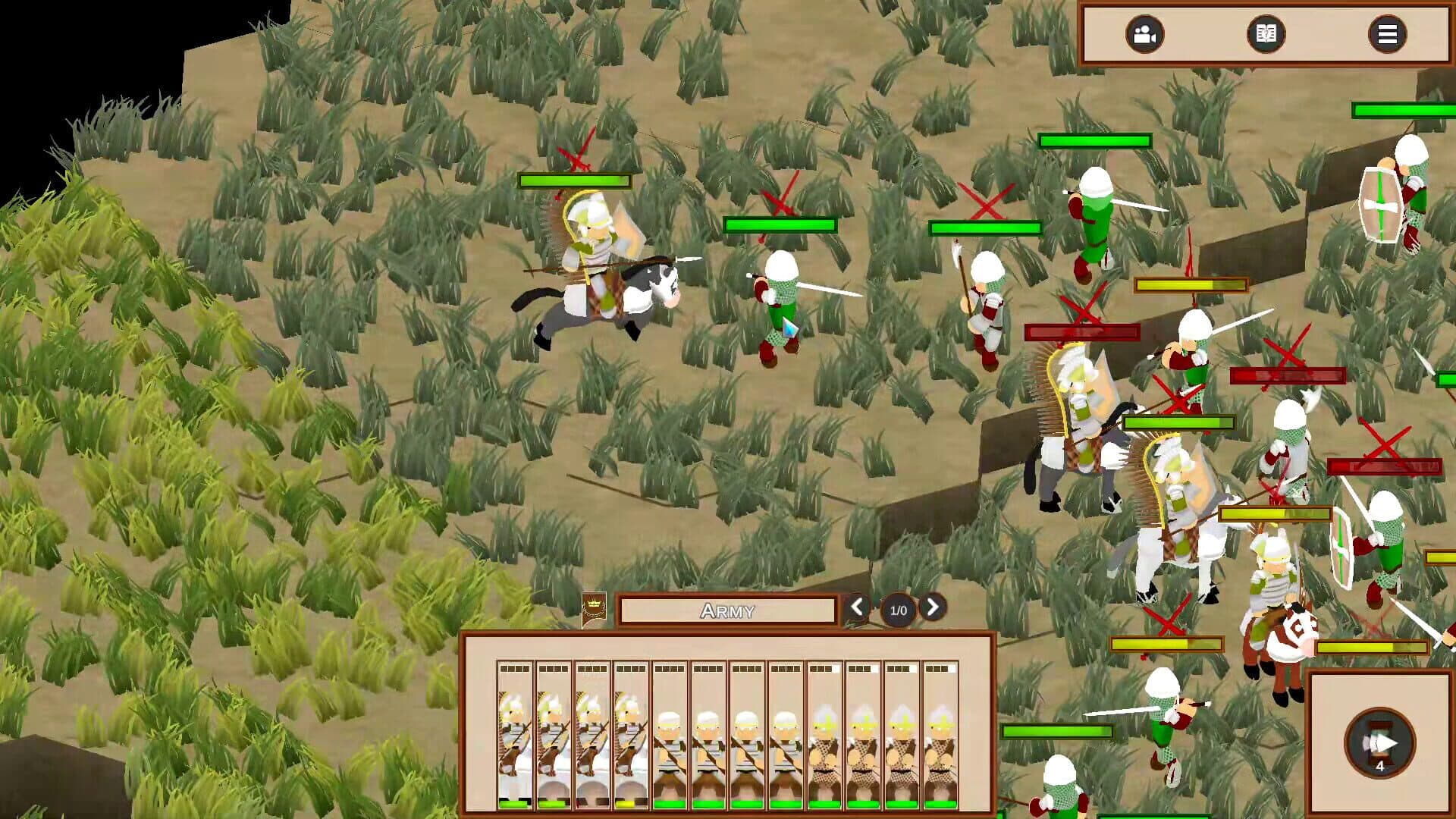Click the hourglass end turn button
Screen dimensions: 1456x819
pyautogui.click(x=1379, y=743)
